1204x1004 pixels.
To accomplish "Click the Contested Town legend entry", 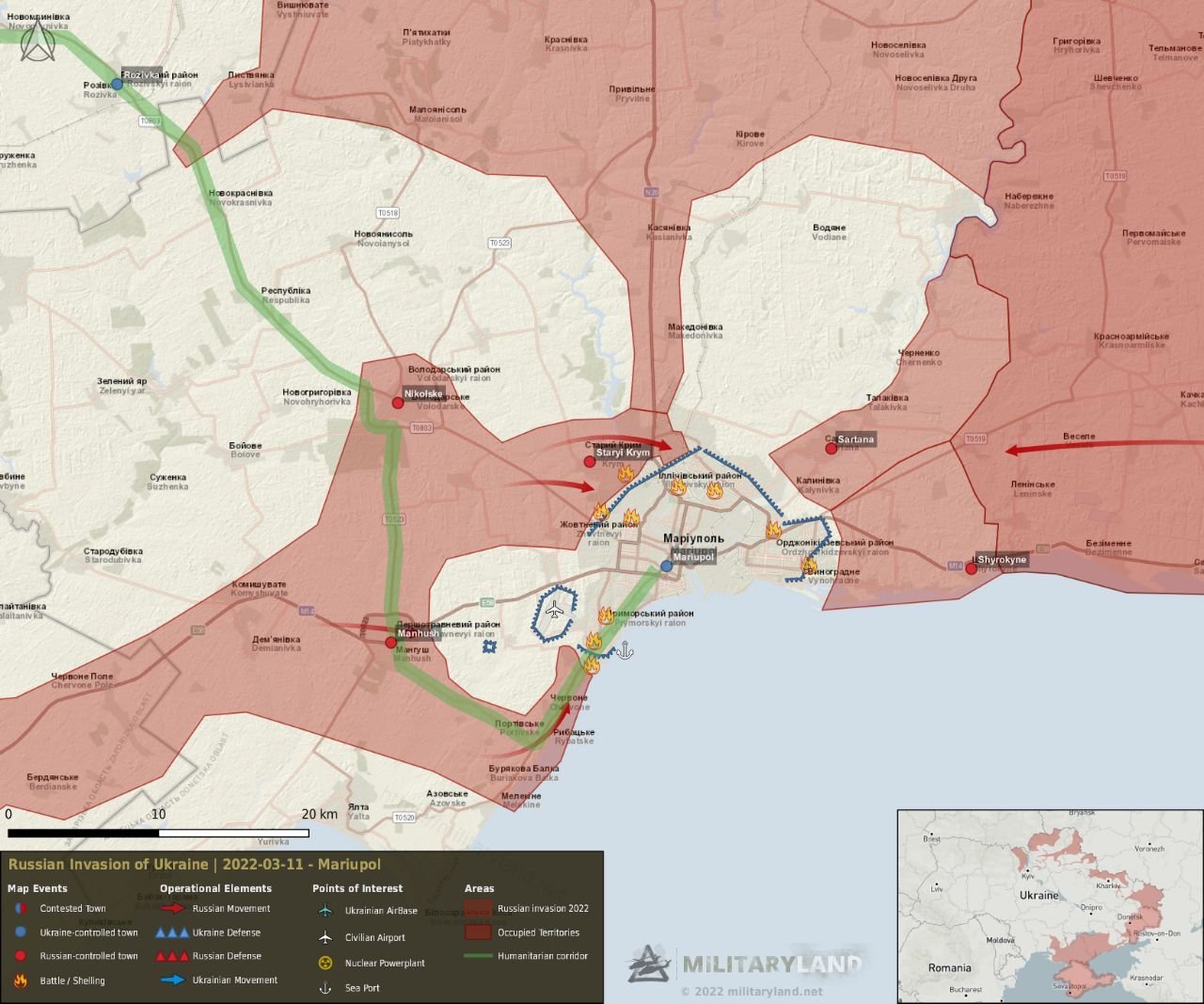I will 72,909.
